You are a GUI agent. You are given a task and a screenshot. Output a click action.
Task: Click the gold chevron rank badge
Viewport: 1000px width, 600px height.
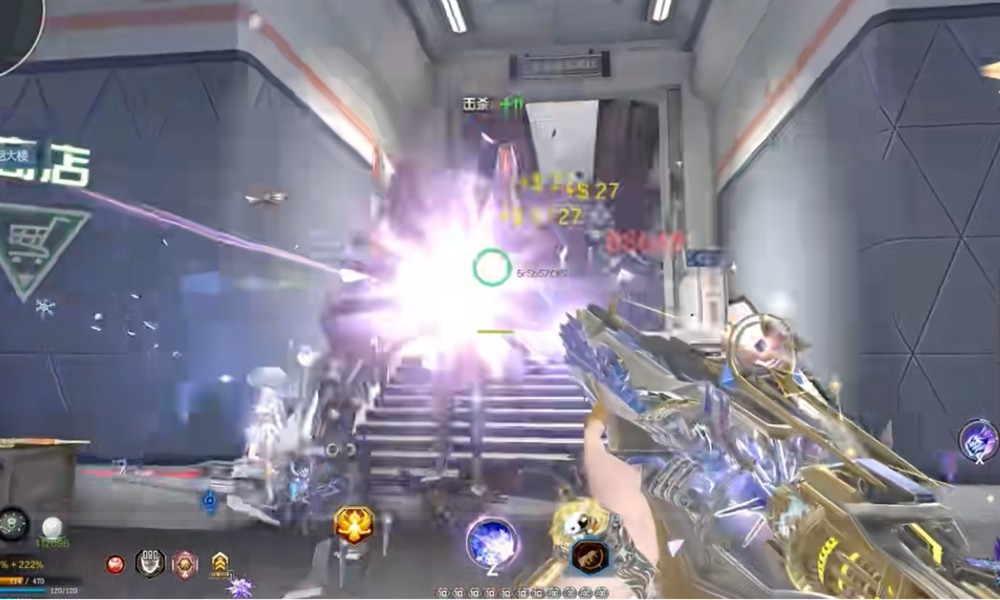[220, 565]
